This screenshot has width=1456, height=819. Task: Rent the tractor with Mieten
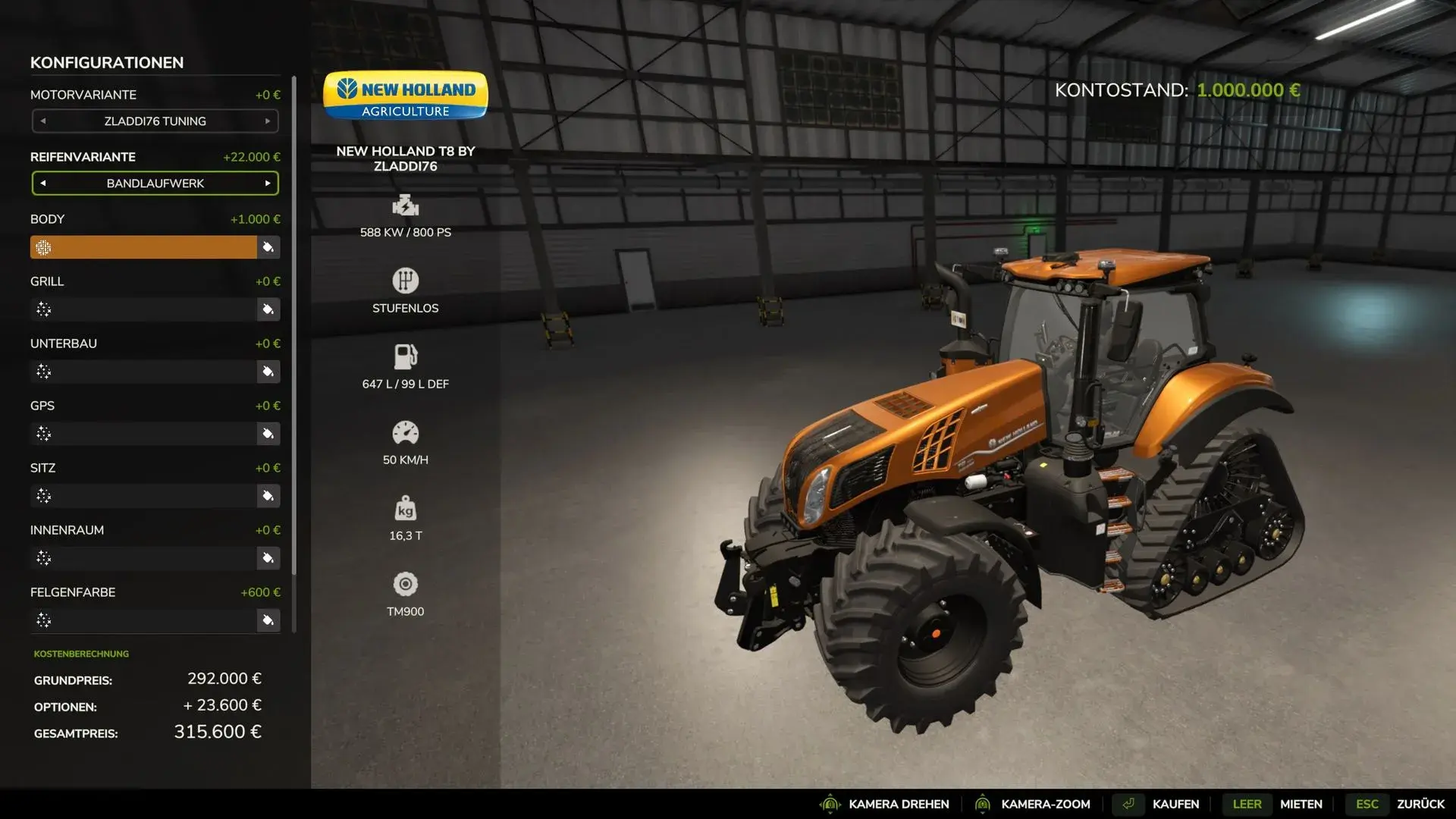coord(1301,804)
